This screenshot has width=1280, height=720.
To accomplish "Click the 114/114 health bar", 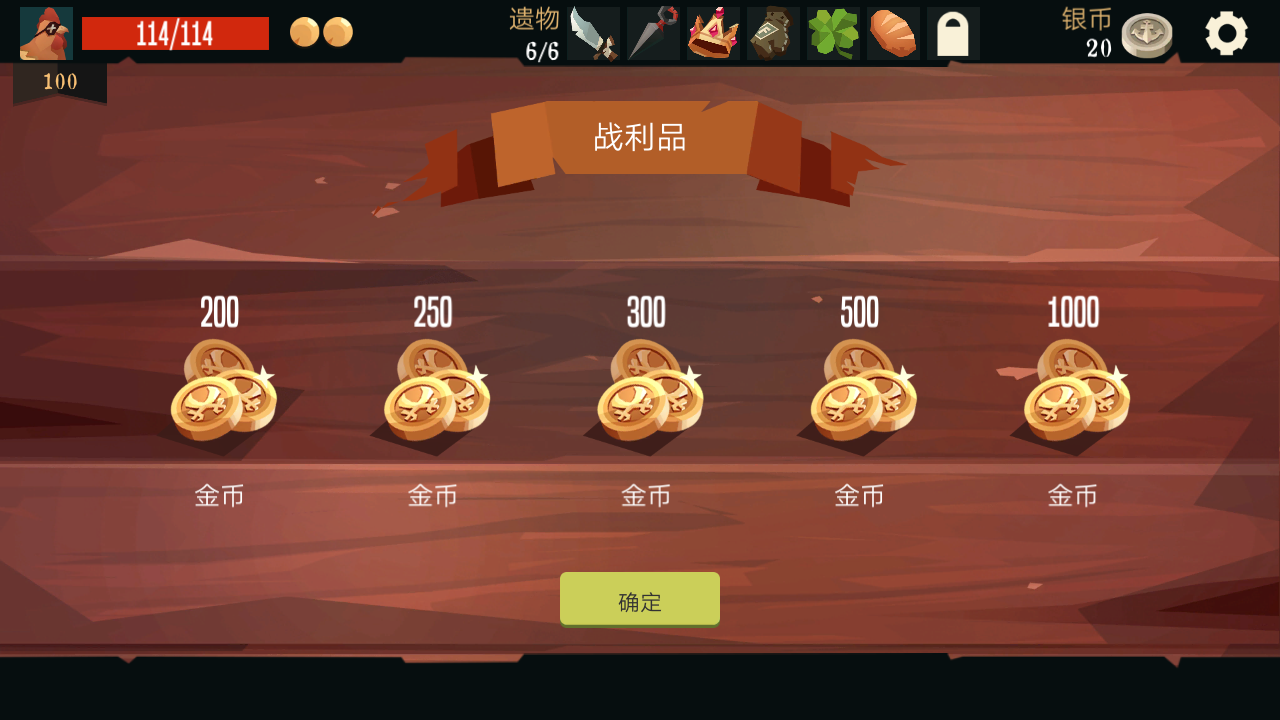I will 176,32.
